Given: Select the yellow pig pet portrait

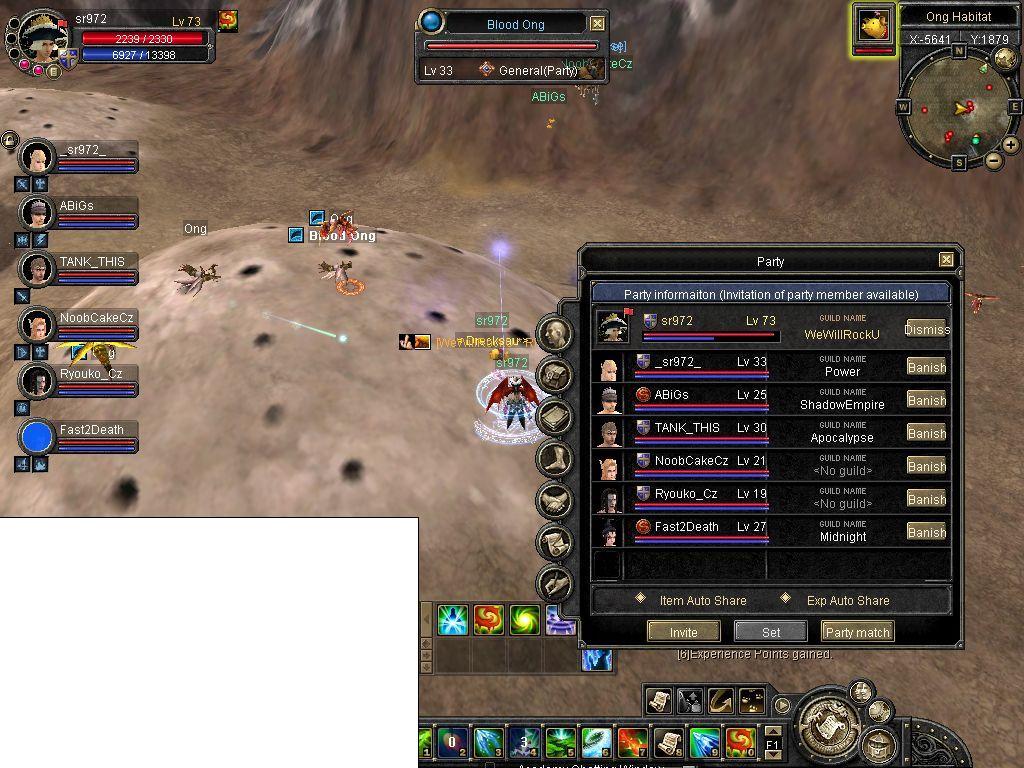Looking at the screenshot, I should click(x=873, y=27).
